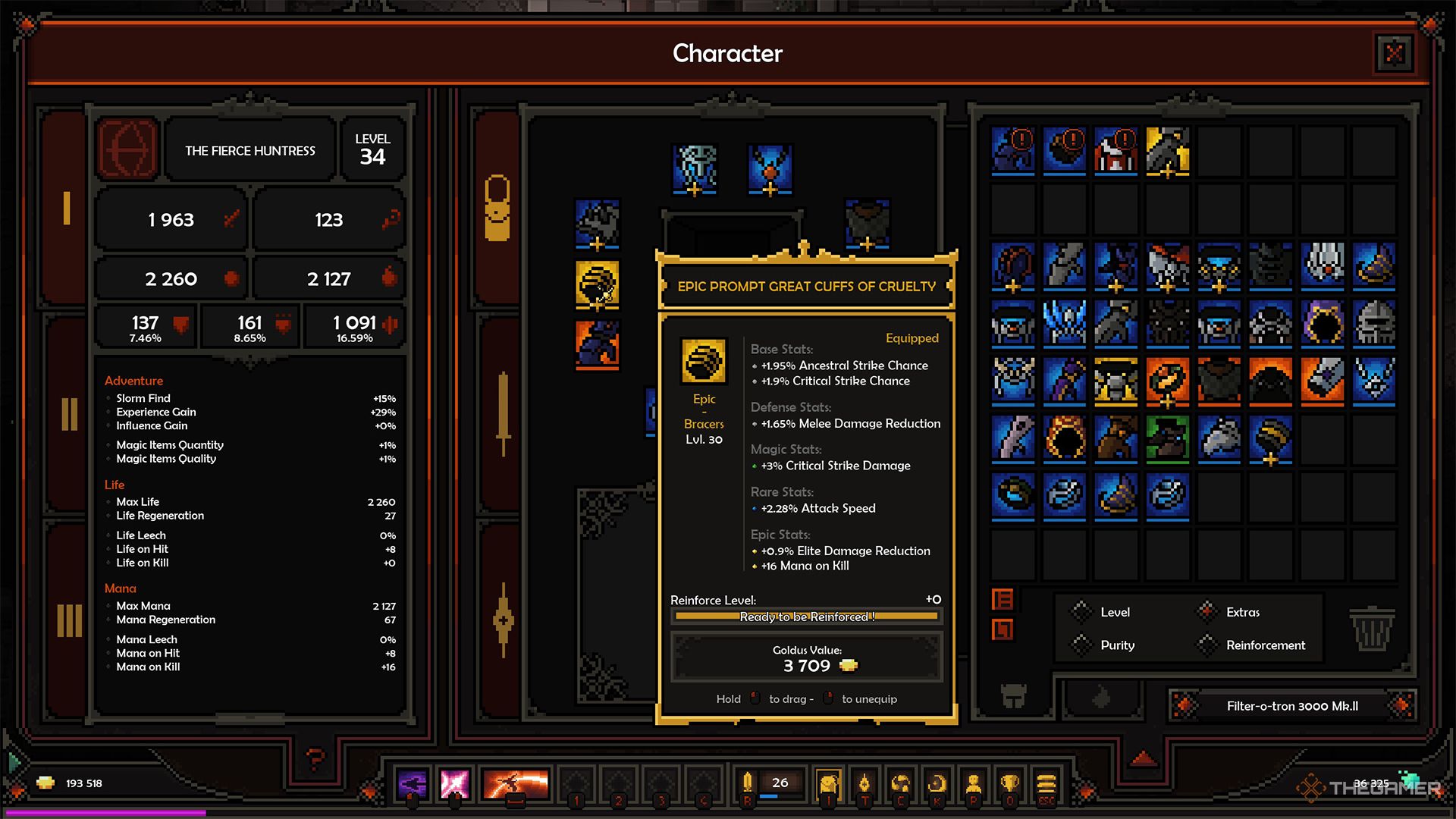
Task: Open the Filter-o-tron 3000 Mk.II
Action: pyautogui.click(x=1292, y=706)
